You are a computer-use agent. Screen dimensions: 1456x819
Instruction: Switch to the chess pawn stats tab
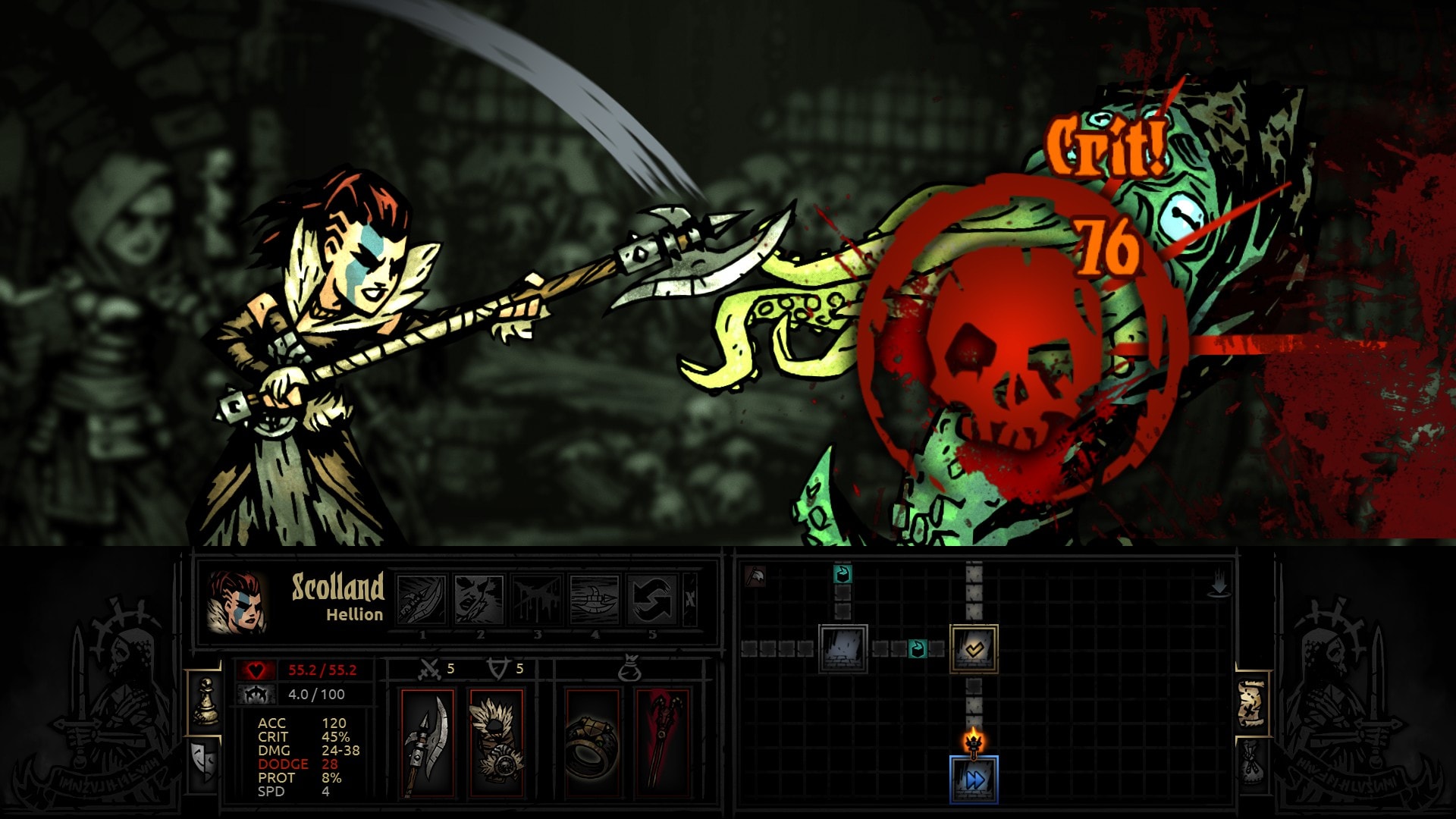point(205,701)
